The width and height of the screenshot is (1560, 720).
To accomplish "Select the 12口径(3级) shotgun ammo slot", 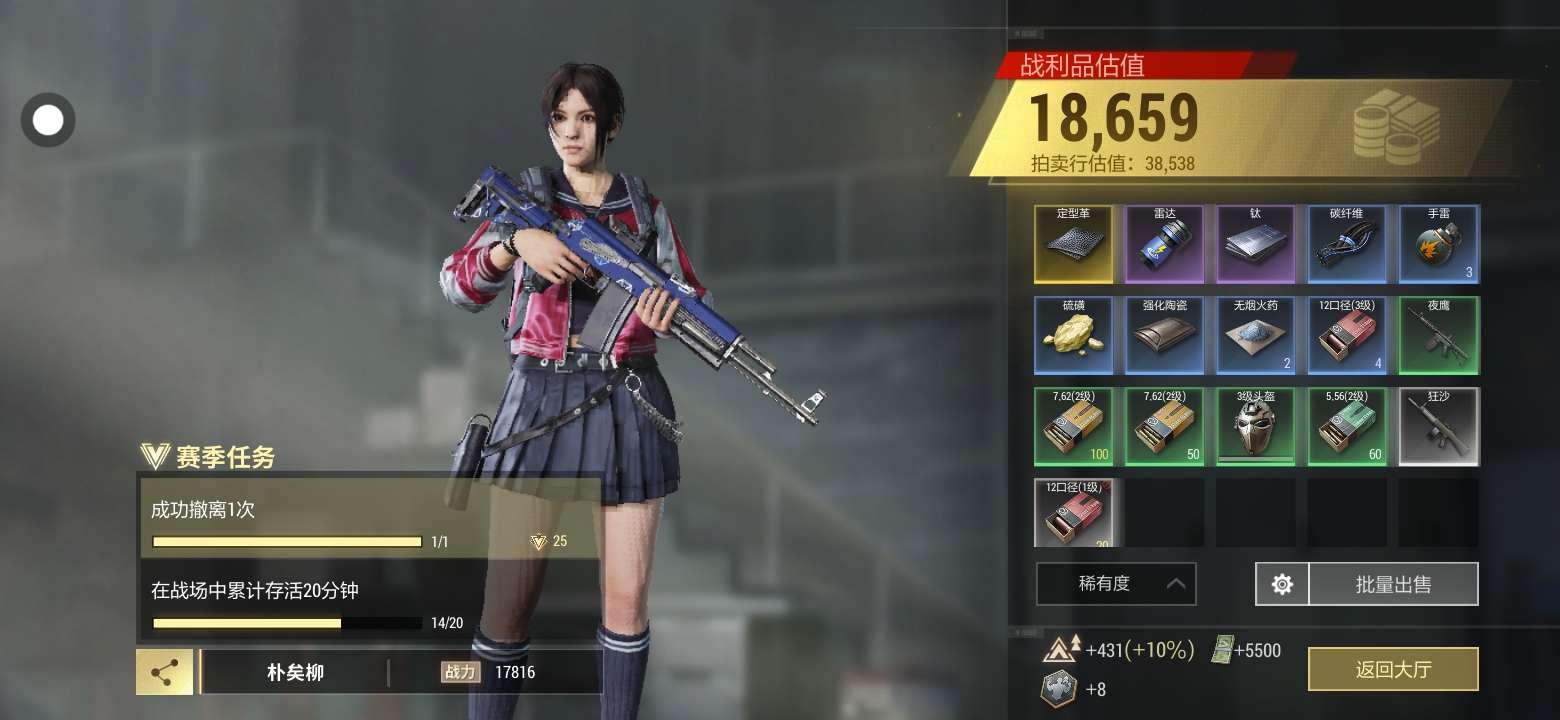I will click(x=1347, y=335).
